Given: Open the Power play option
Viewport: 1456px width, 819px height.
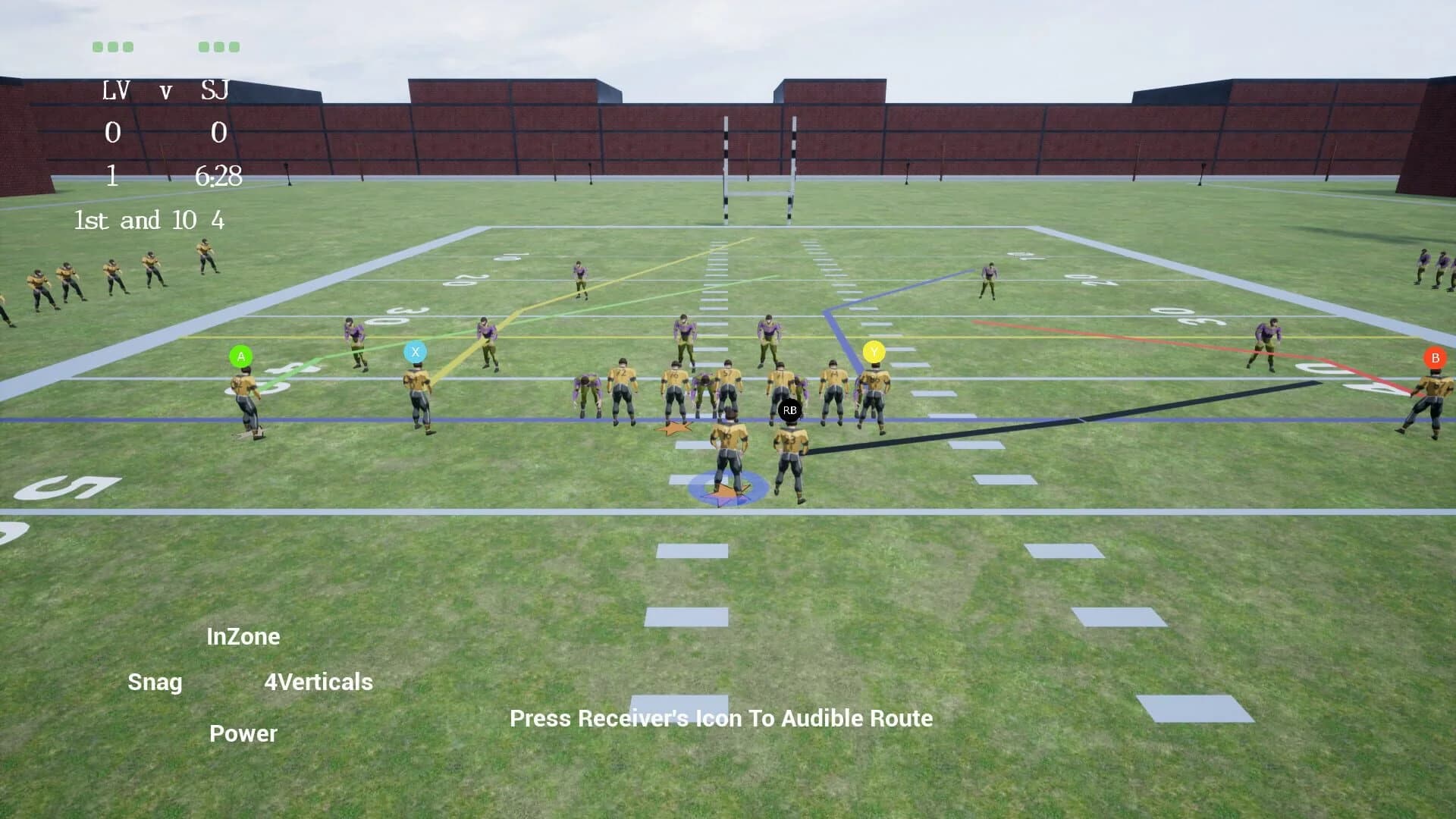Looking at the screenshot, I should [243, 733].
